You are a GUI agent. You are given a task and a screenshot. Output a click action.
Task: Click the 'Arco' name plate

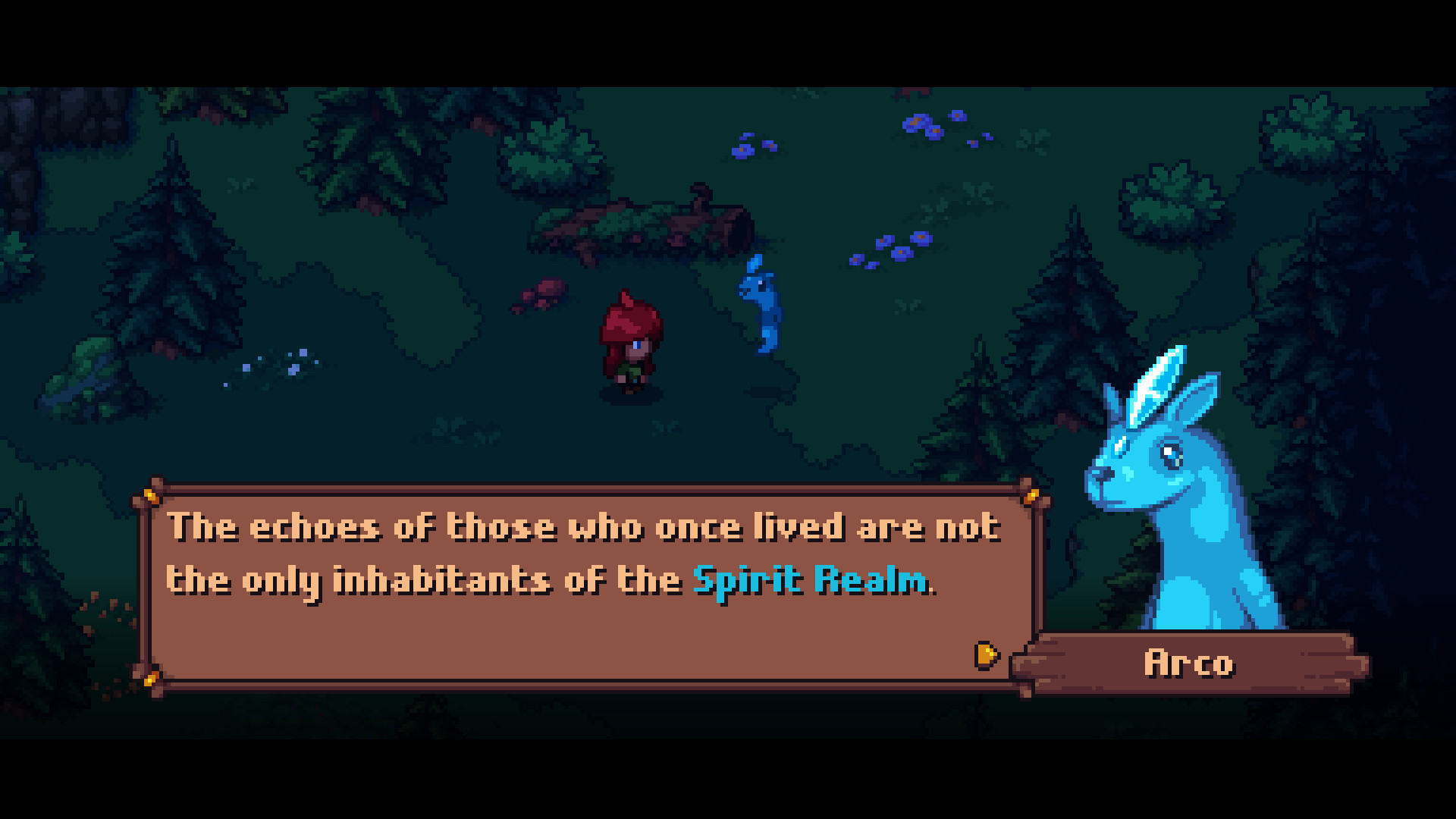pos(1188,661)
